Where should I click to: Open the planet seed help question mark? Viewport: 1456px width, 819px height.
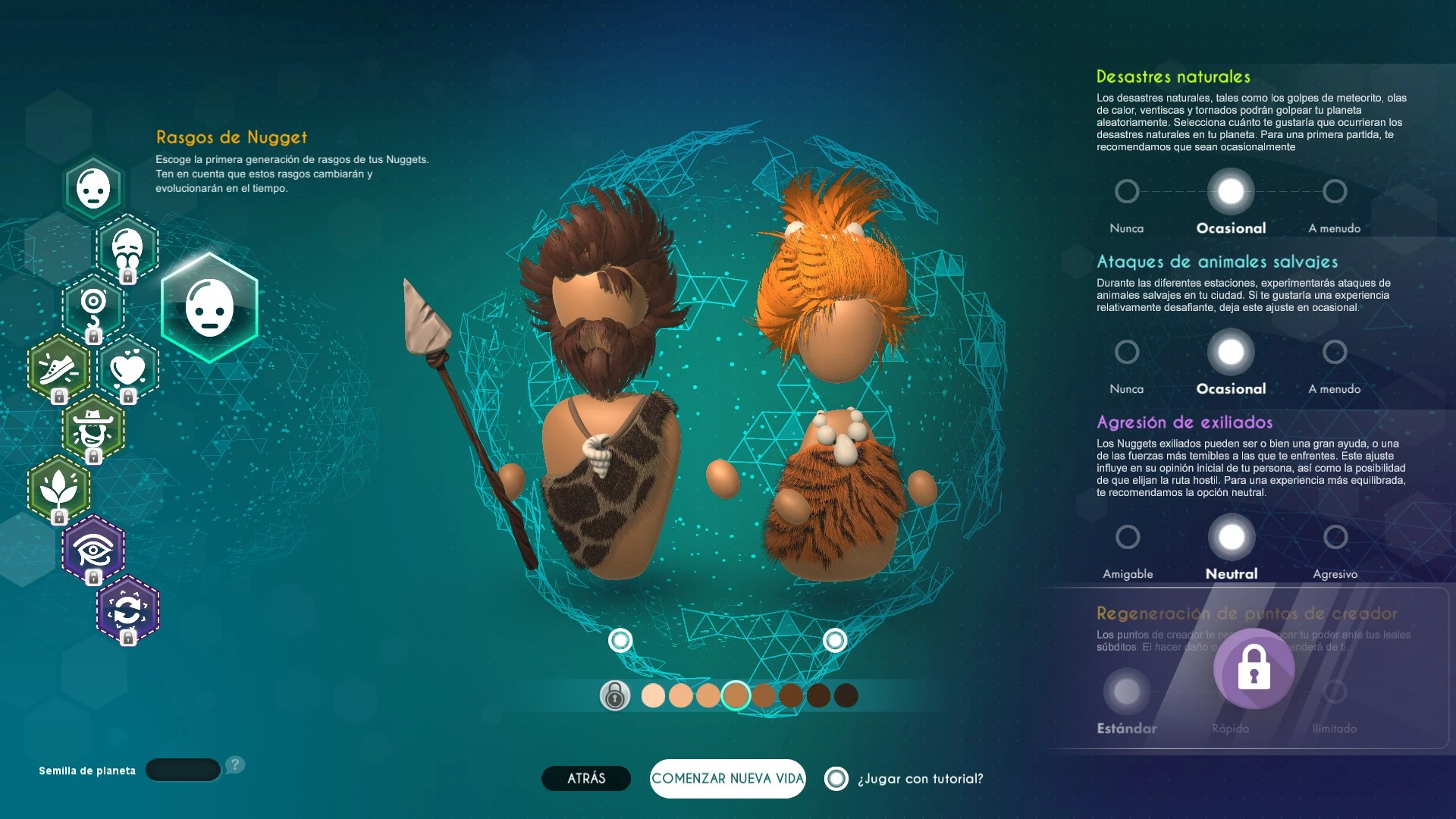(235, 764)
